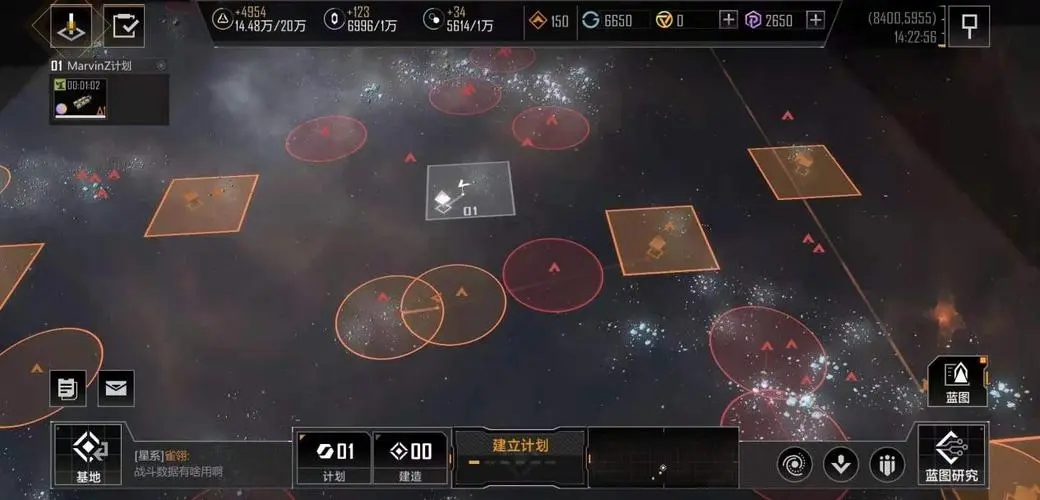Open the 蓝图 blueprint panel
The height and width of the screenshot is (500, 1040).
(957, 381)
